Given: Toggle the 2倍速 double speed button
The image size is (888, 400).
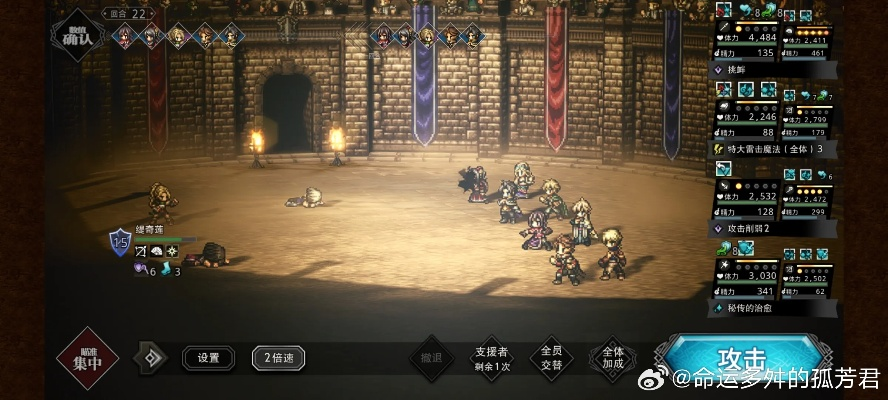Looking at the screenshot, I should (278, 358).
